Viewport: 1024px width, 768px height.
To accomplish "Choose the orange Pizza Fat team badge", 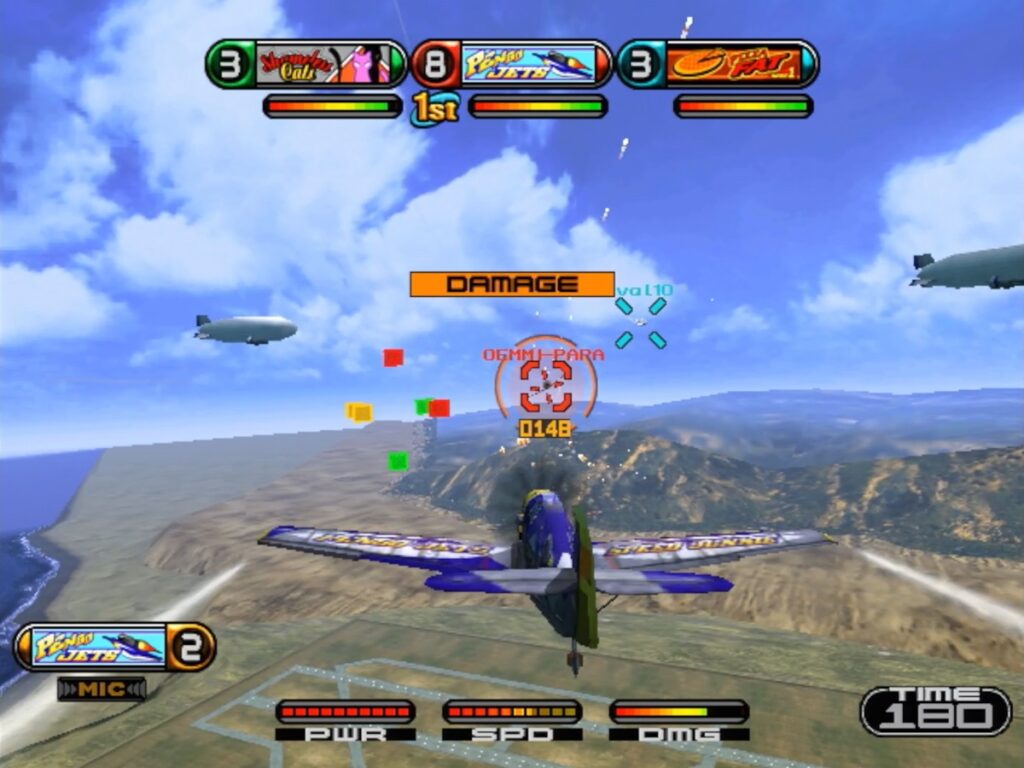I will tap(718, 64).
